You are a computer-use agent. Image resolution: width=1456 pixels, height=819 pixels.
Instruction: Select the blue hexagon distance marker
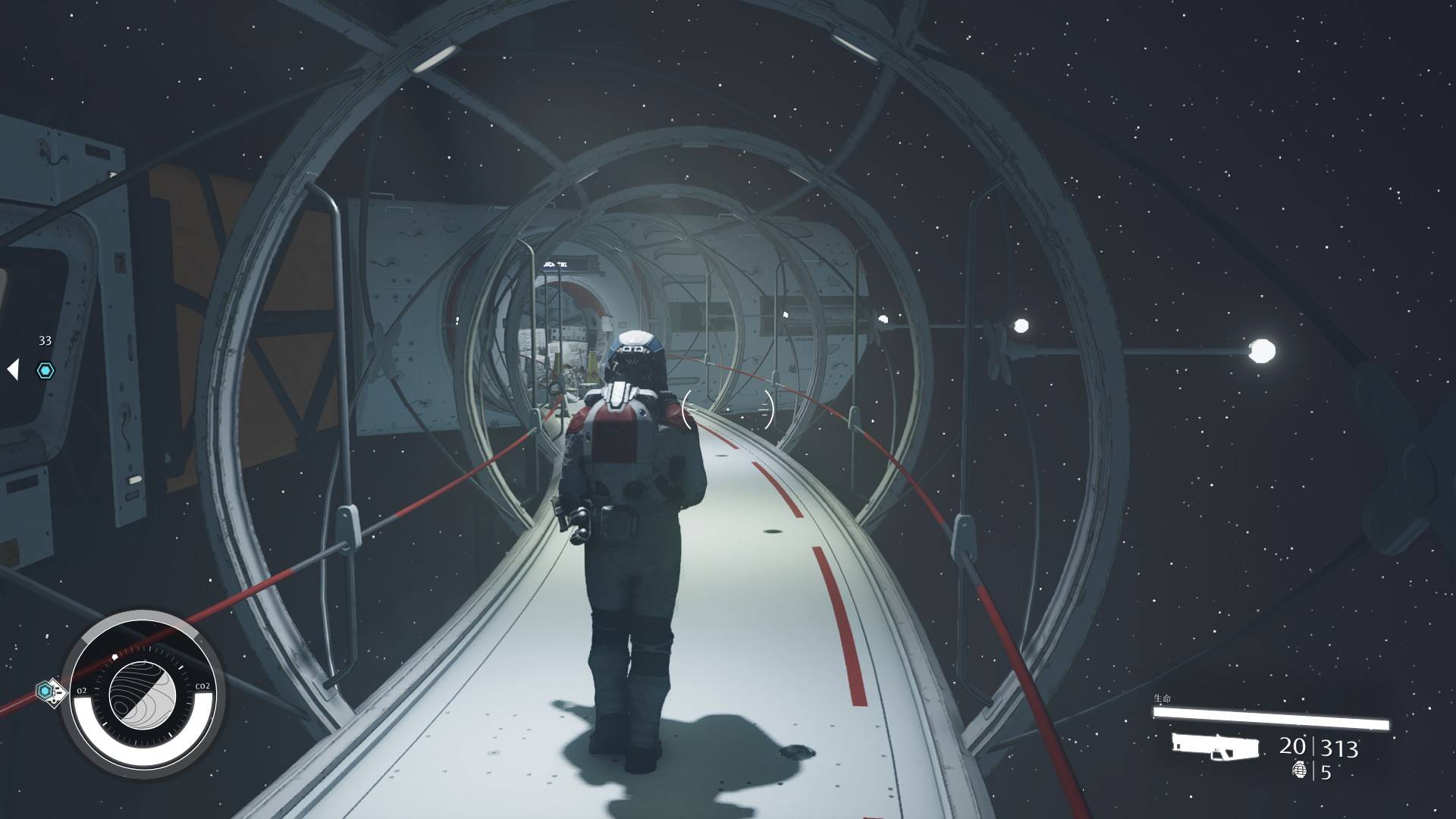(x=45, y=371)
